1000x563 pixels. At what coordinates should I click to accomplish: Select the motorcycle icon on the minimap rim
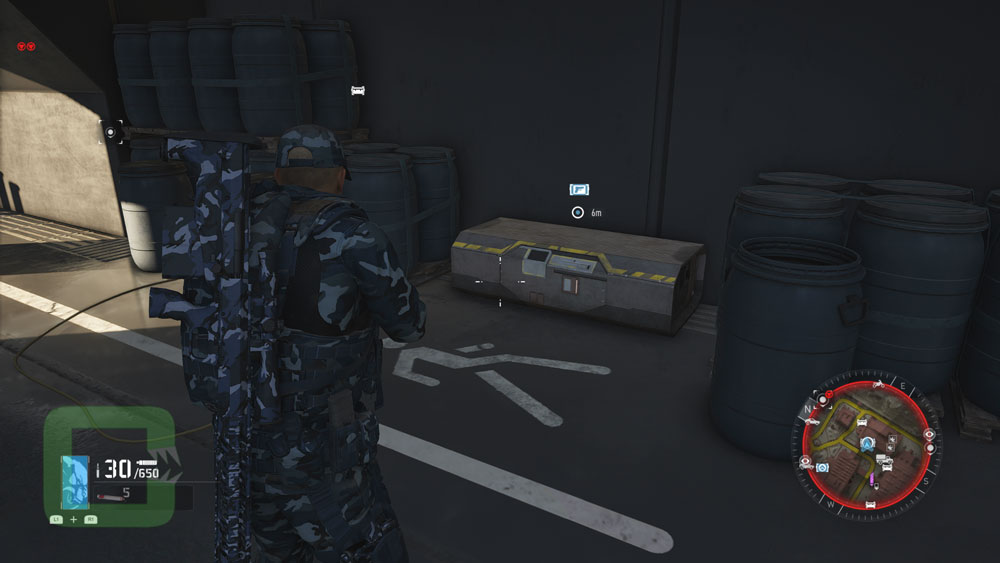(x=877, y=384)
